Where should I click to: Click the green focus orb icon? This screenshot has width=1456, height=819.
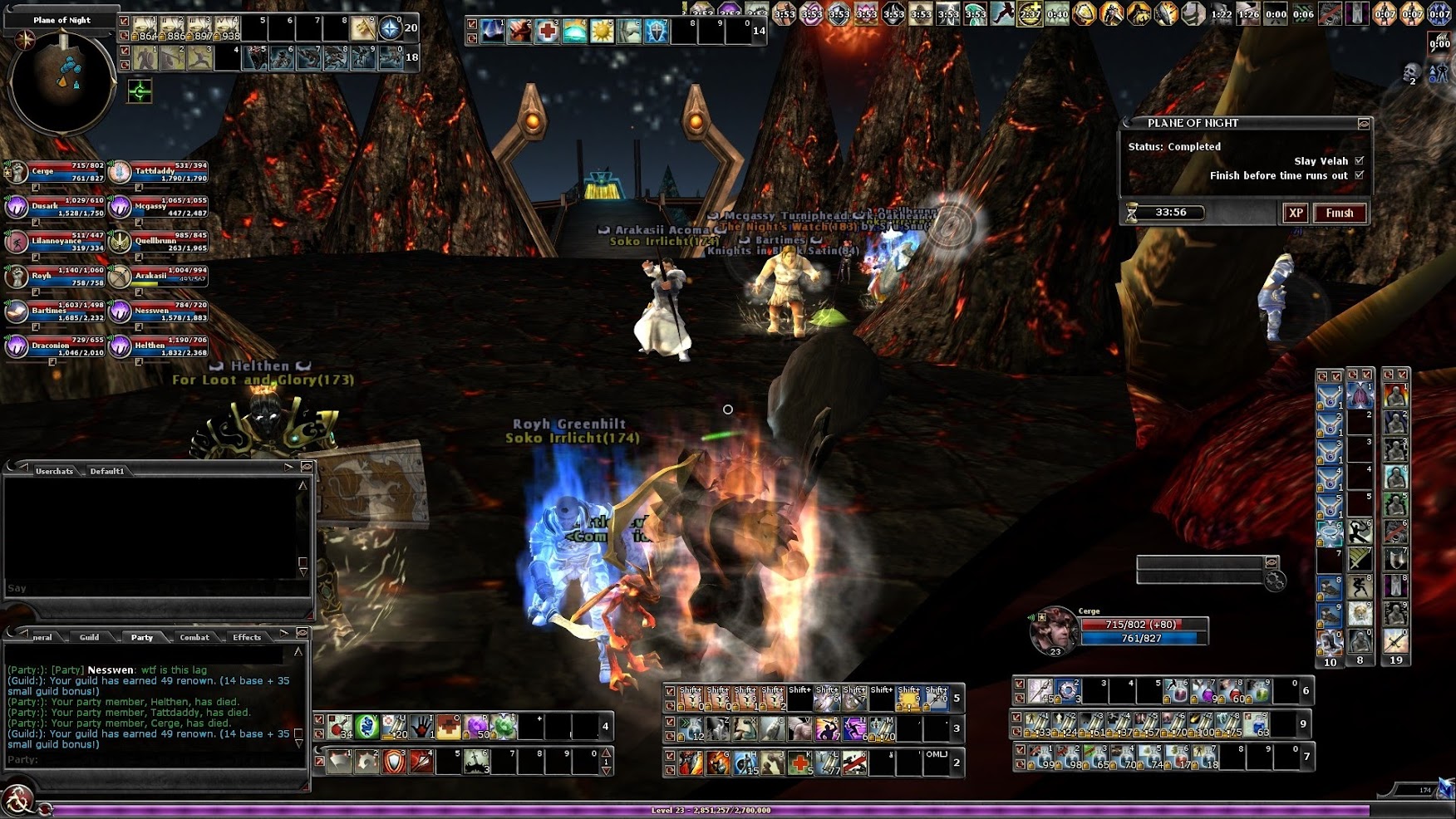140,91
